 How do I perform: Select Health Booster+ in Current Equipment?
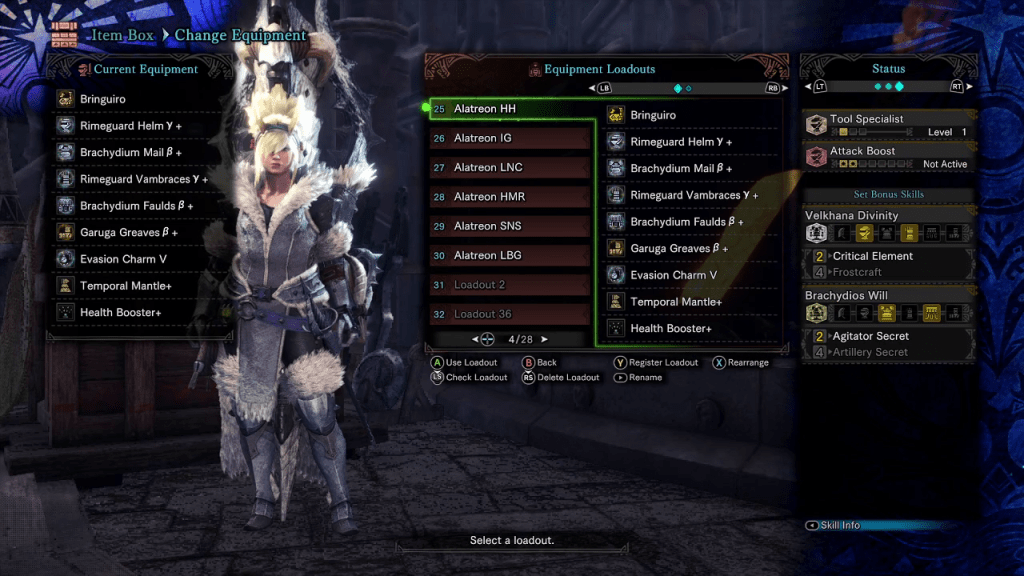[140, 313]
